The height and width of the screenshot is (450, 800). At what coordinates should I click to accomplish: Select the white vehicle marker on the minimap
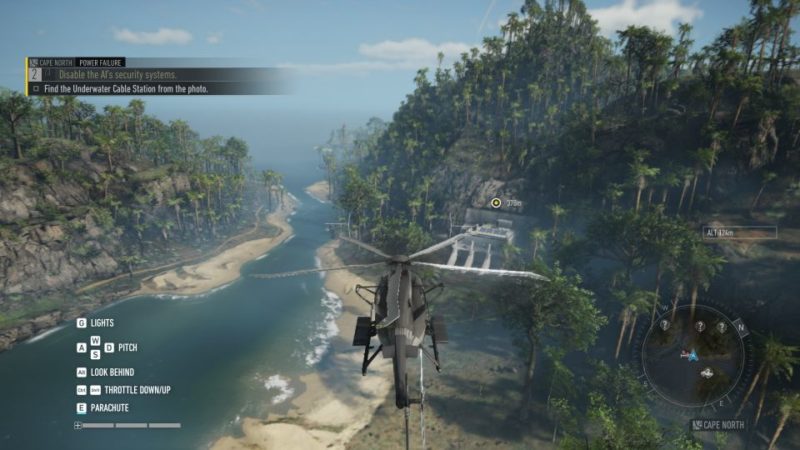[708, 373]
